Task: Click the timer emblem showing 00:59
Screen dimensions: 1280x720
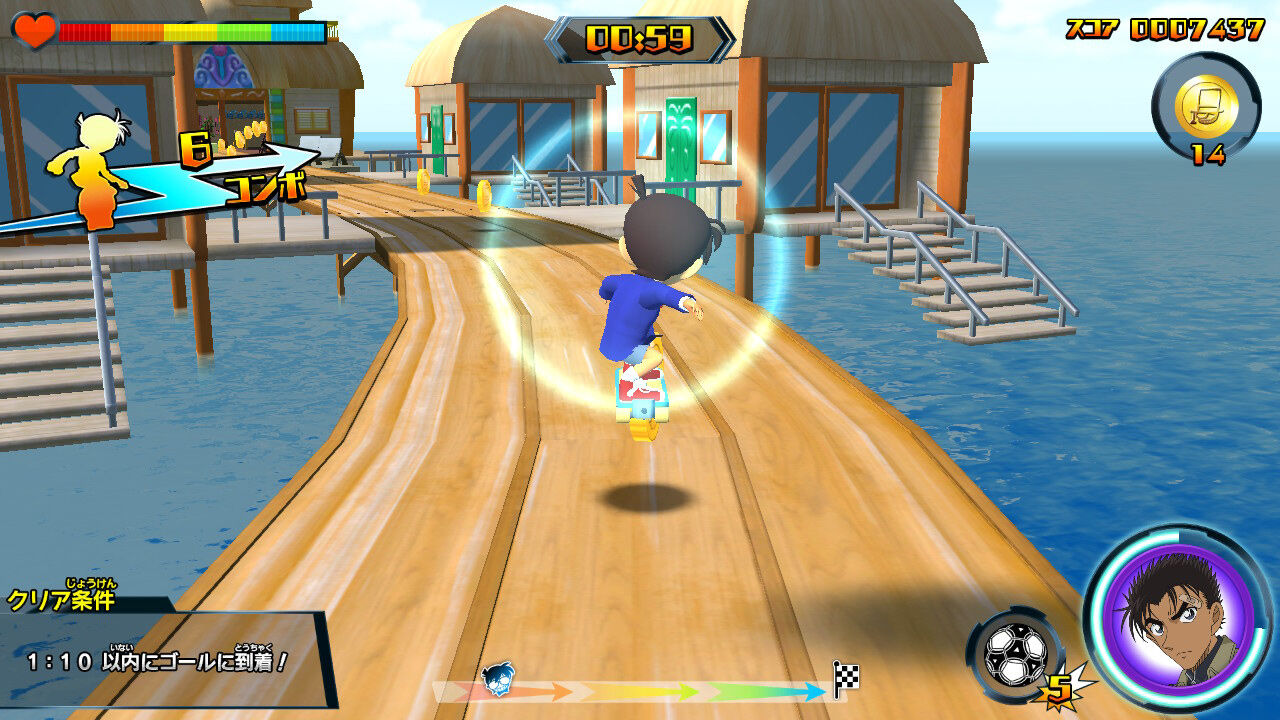Action: coord(640,37)
